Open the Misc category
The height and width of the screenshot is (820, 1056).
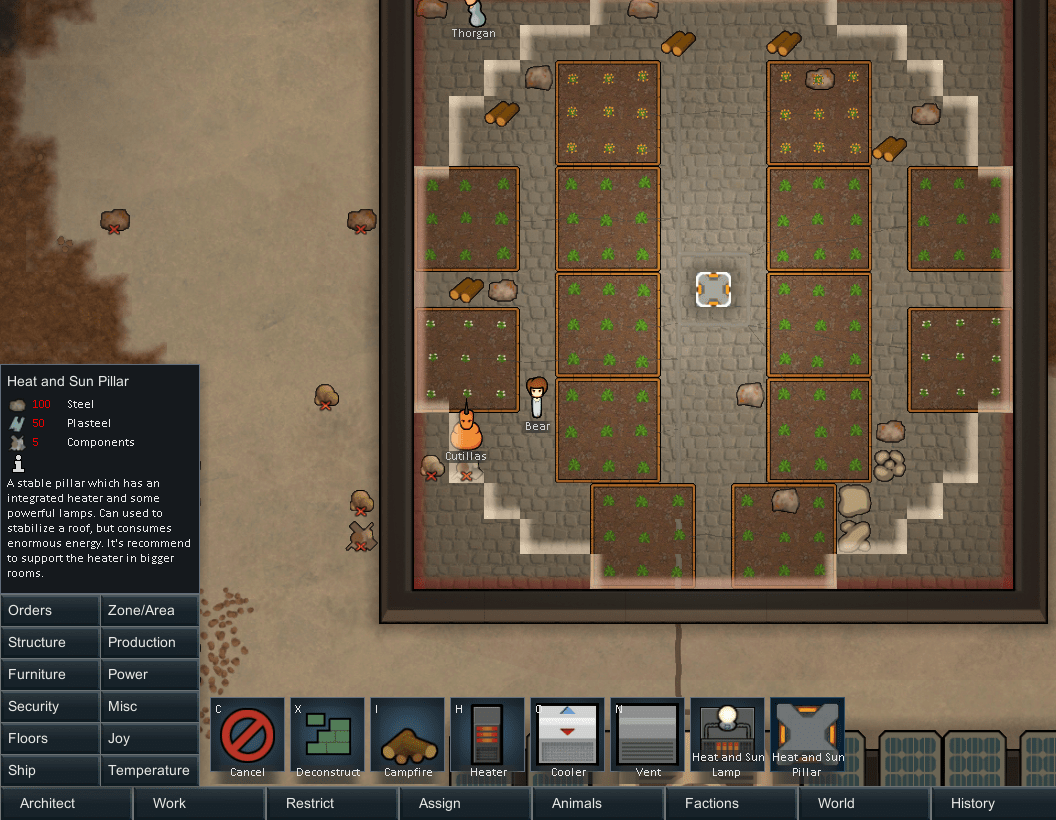(150, 706)
